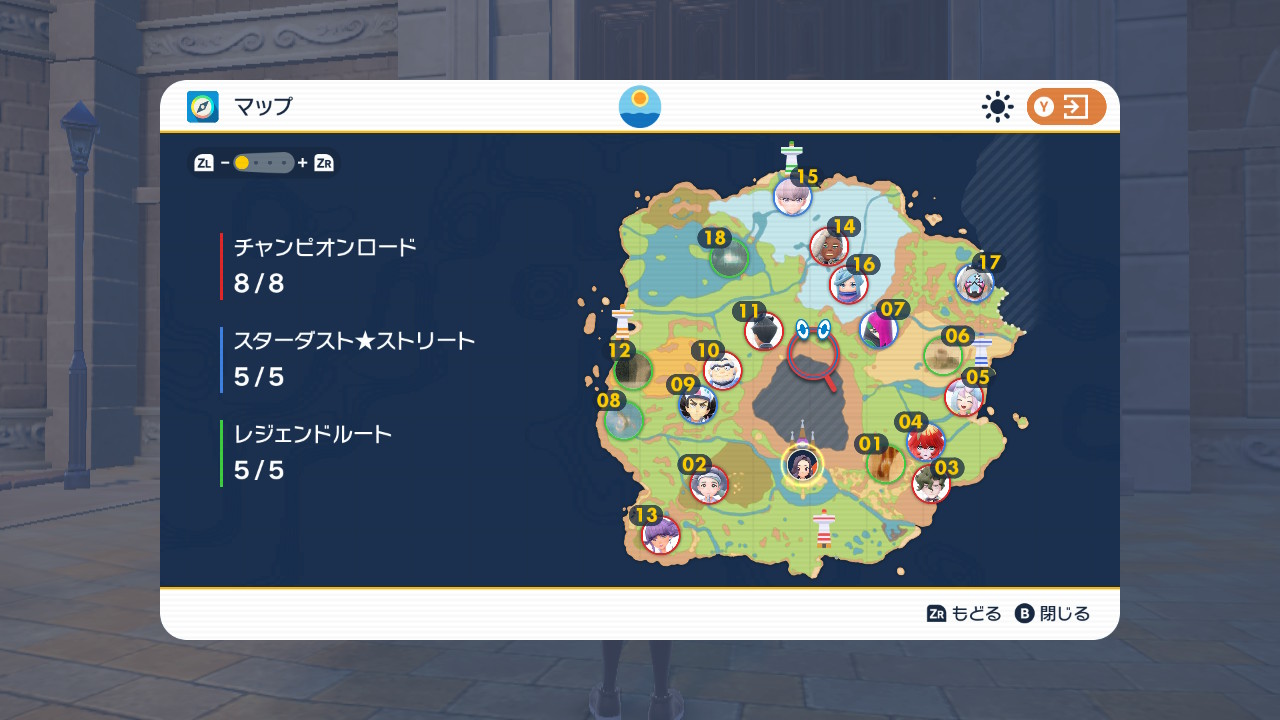
Task: Click map marker number 08
Action: [624, 420]
